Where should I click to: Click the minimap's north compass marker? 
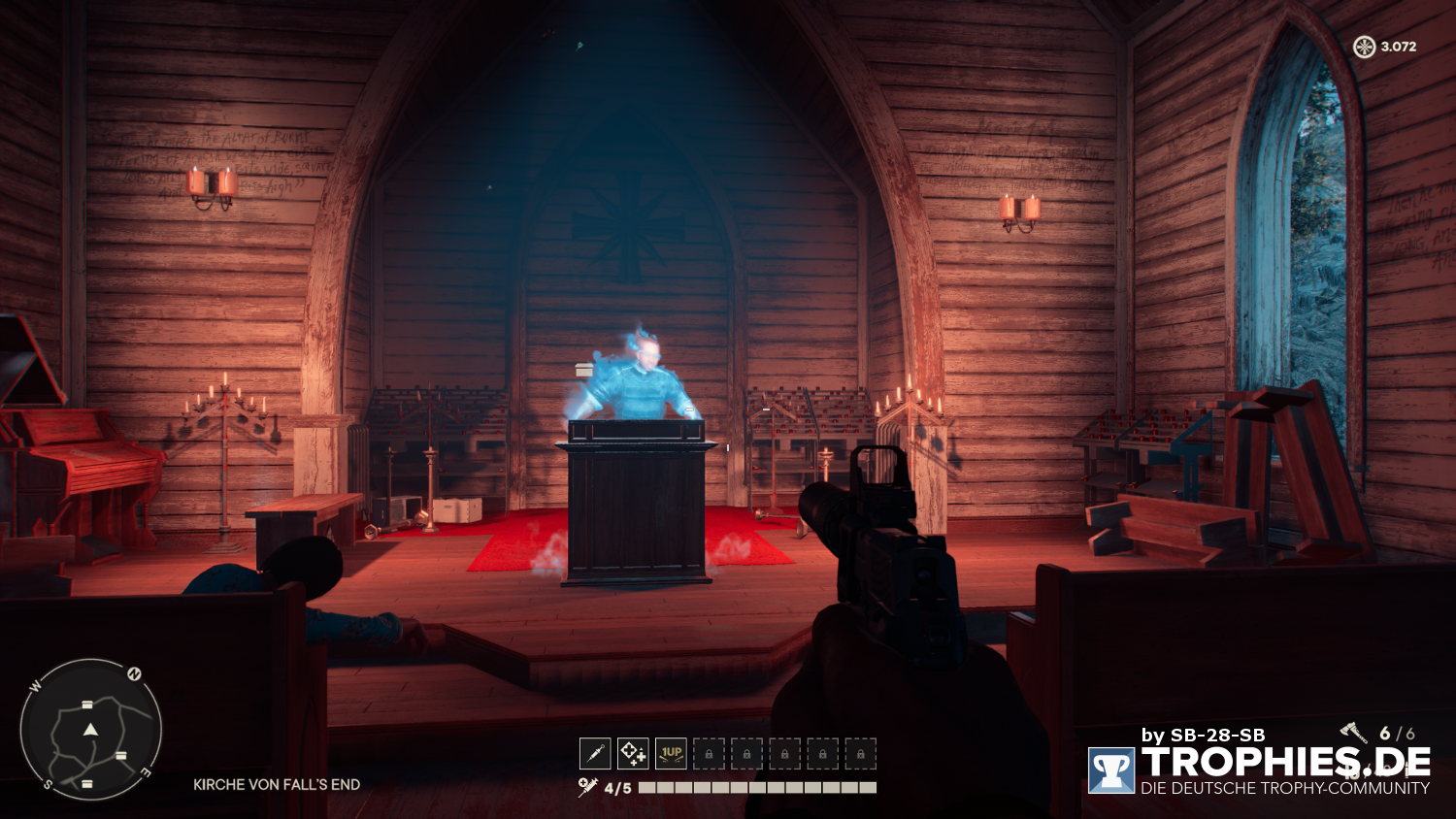pos(135,673)
